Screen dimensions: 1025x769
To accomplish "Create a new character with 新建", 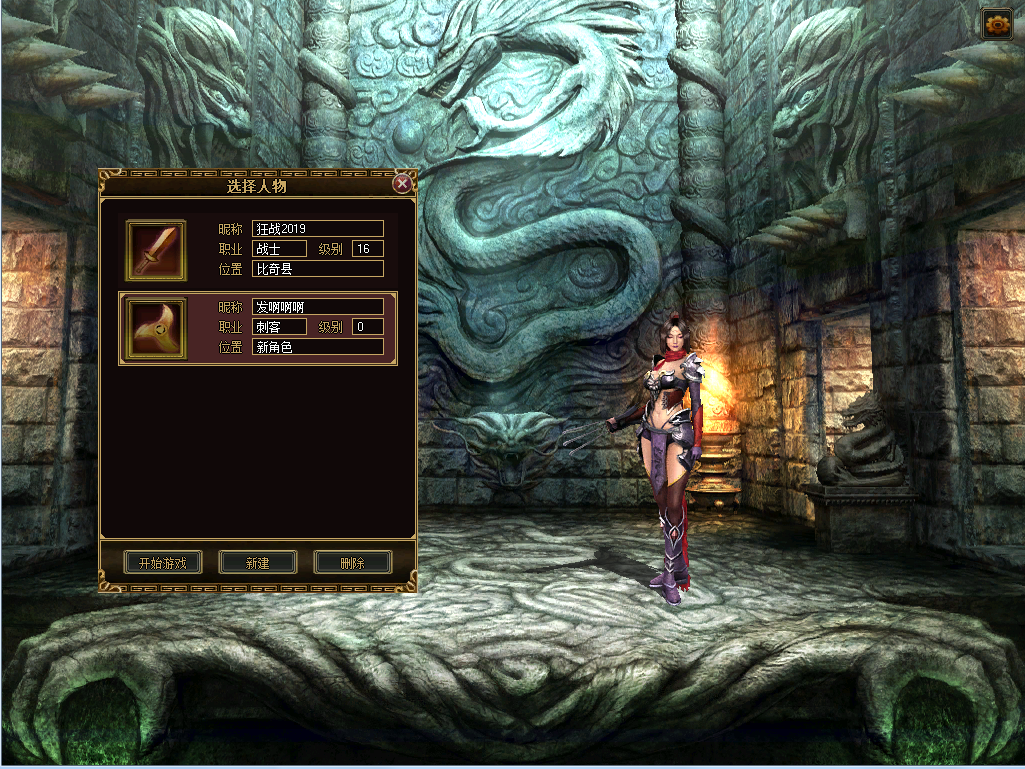I will (x=258, y=562).
